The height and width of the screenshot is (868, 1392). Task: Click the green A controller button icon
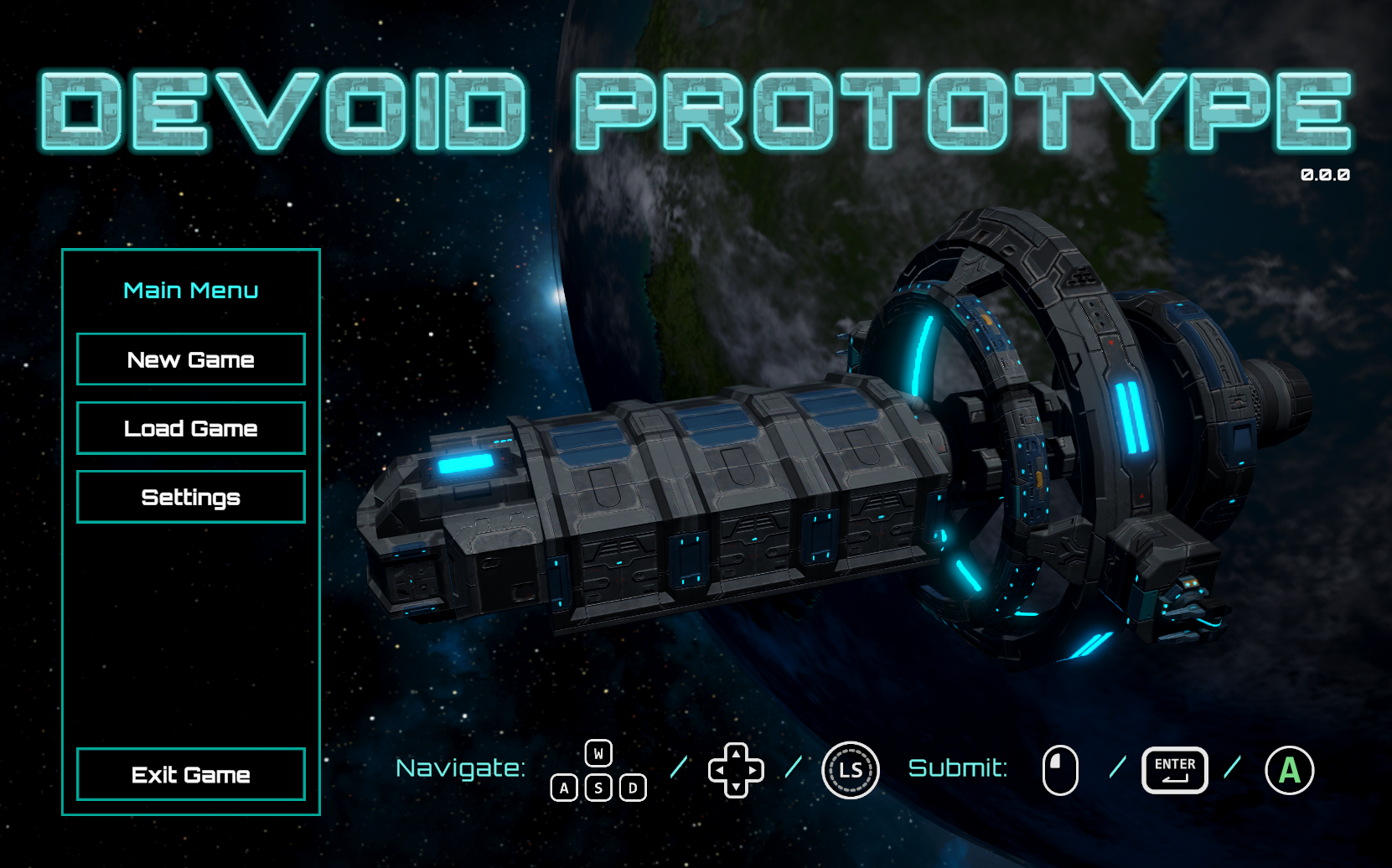click(1288, 768)
